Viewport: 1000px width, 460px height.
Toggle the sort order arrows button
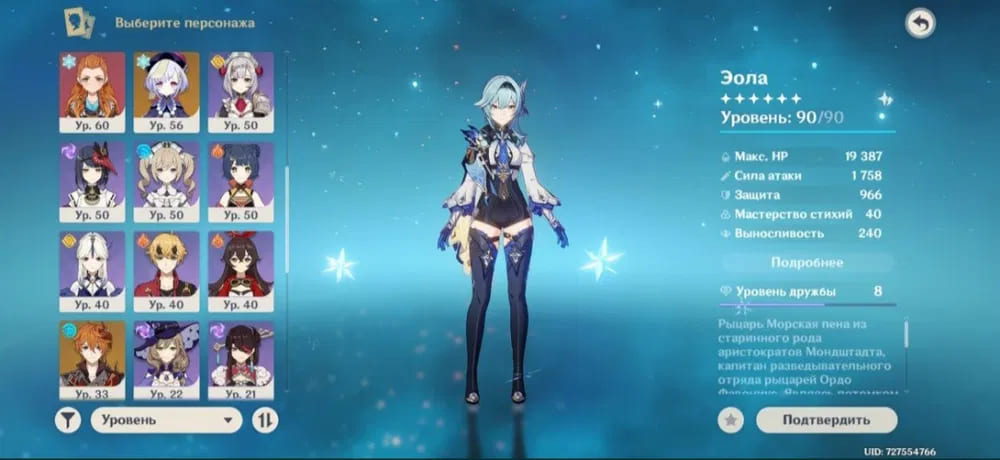tap(265, 420)
